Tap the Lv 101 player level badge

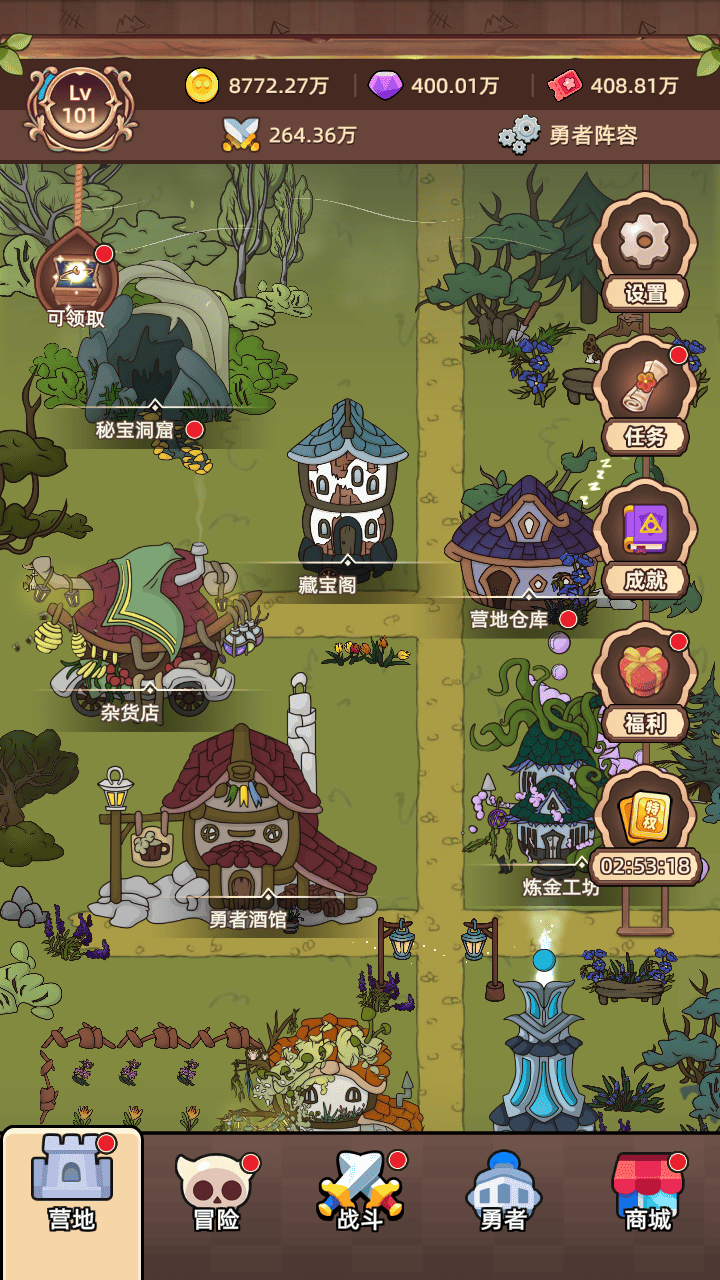pyautogui.click(x=80, y=105)
